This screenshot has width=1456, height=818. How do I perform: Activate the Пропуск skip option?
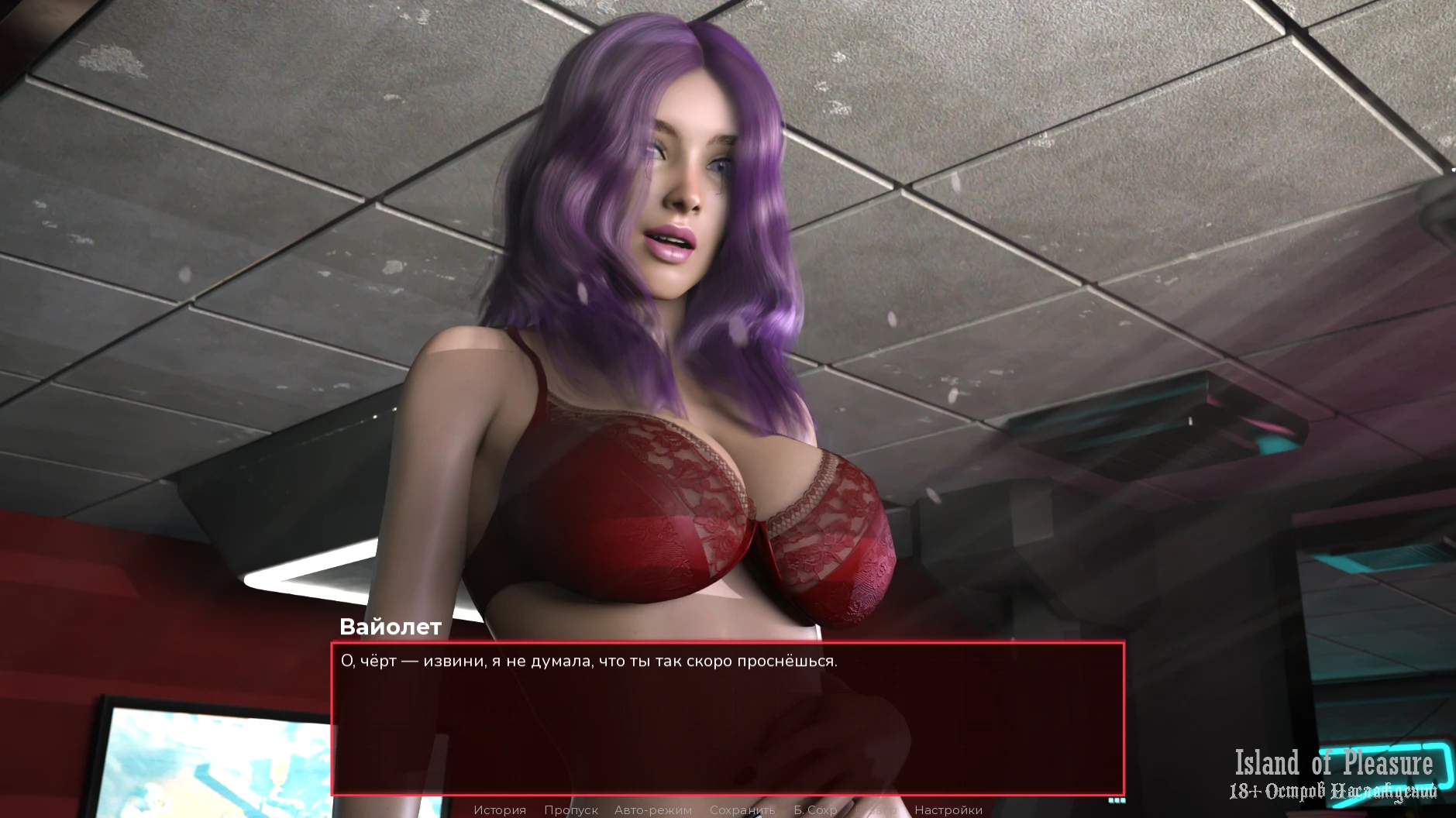point(570,809)
